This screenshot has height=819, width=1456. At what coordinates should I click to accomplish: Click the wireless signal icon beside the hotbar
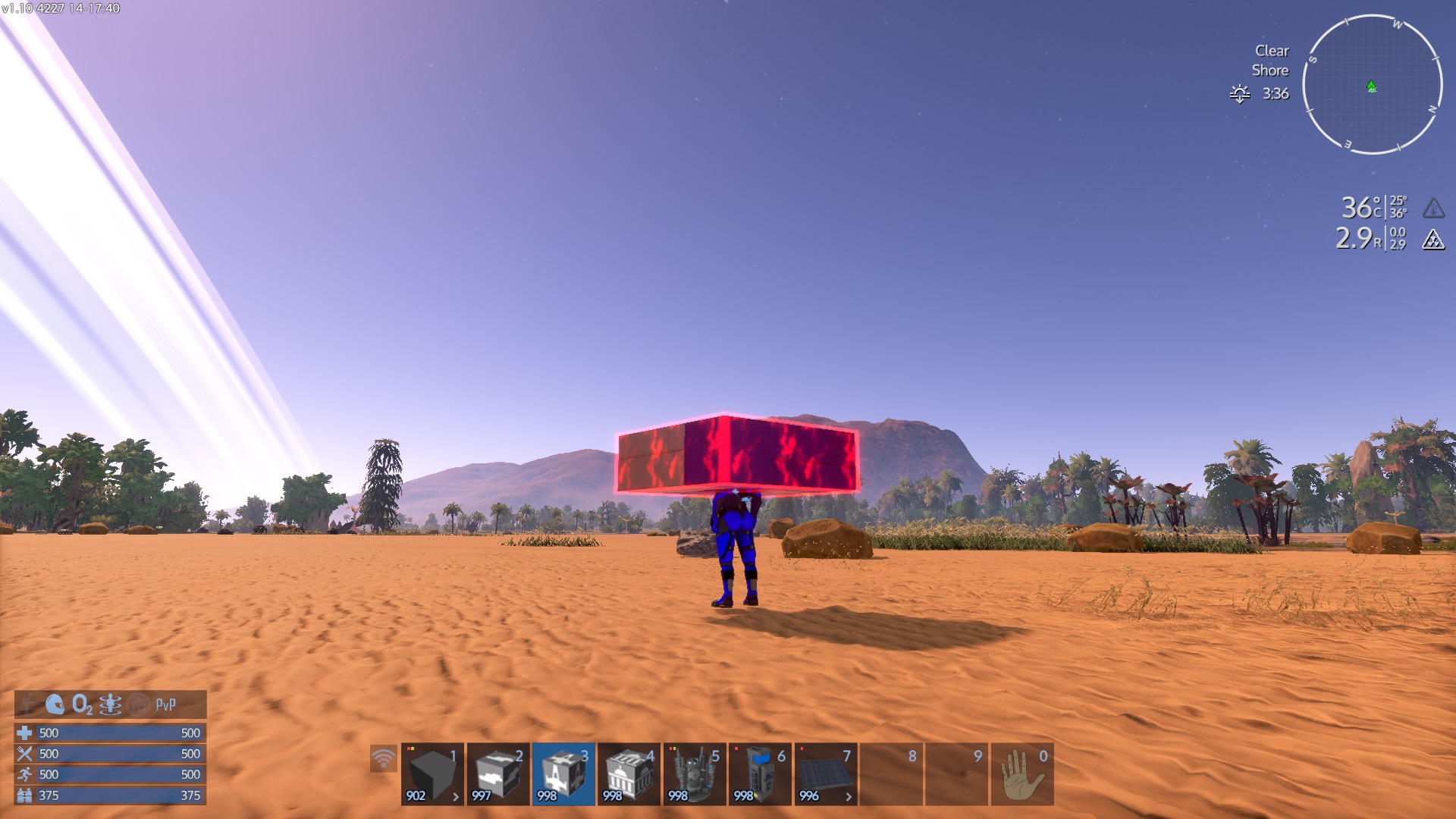[x=384, y=758]
